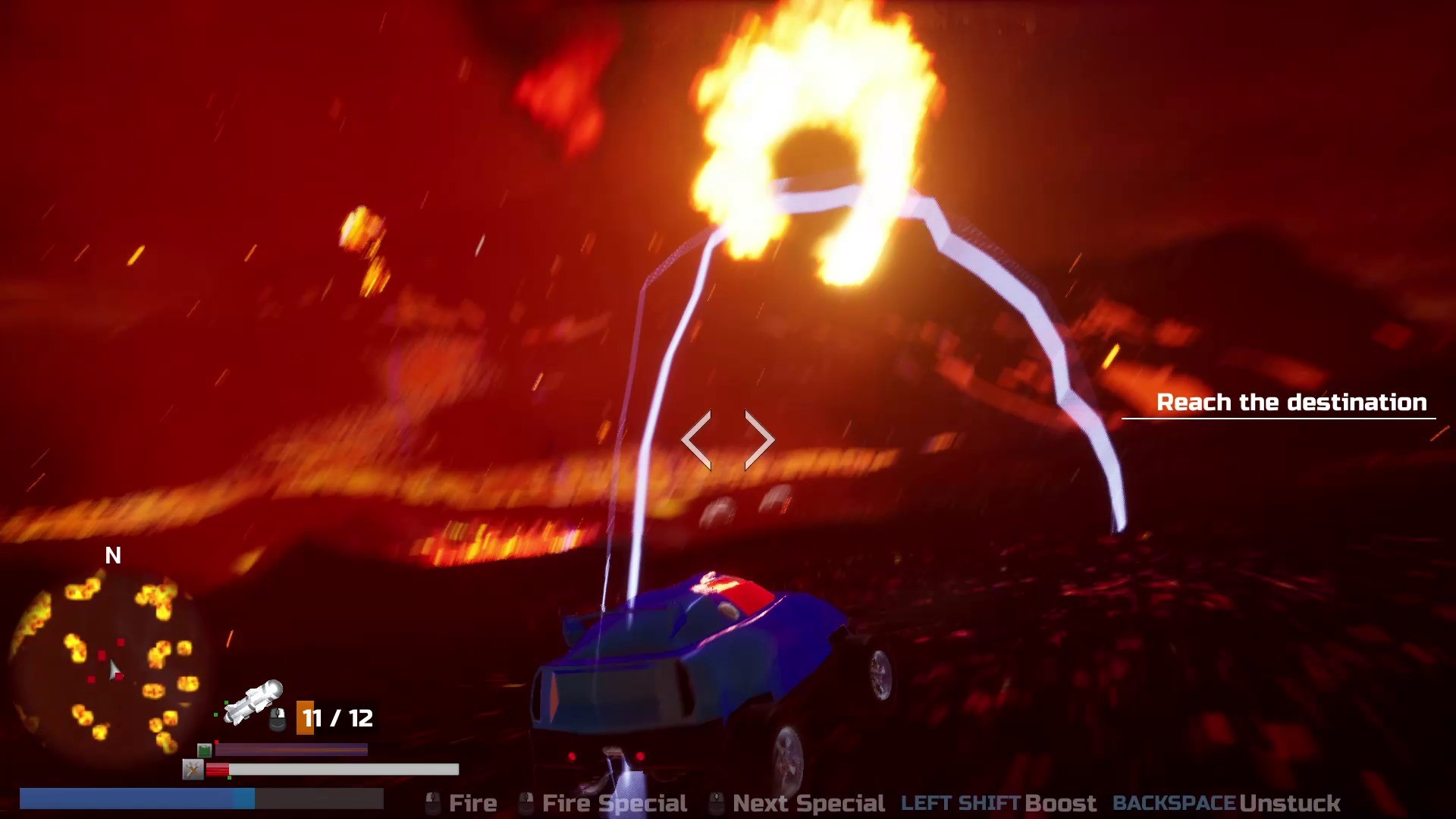This screenshot has height=819, width=1456.
Task: Select the Reach the destination objective banner
Action: point(1292,403)
